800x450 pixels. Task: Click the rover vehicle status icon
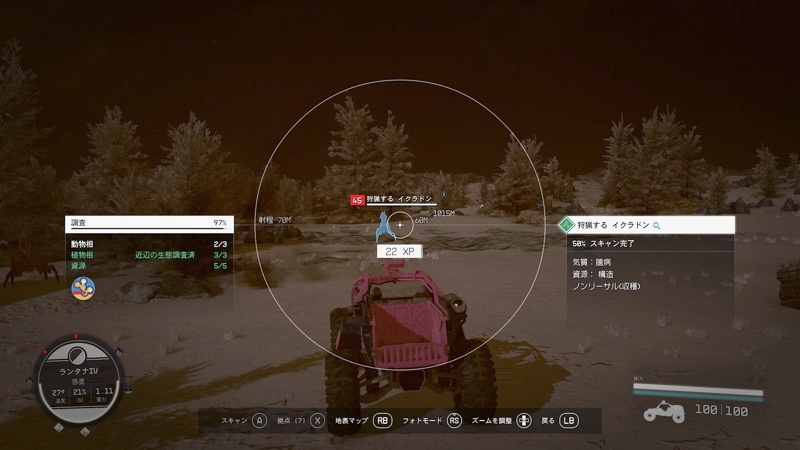[663, 411]
